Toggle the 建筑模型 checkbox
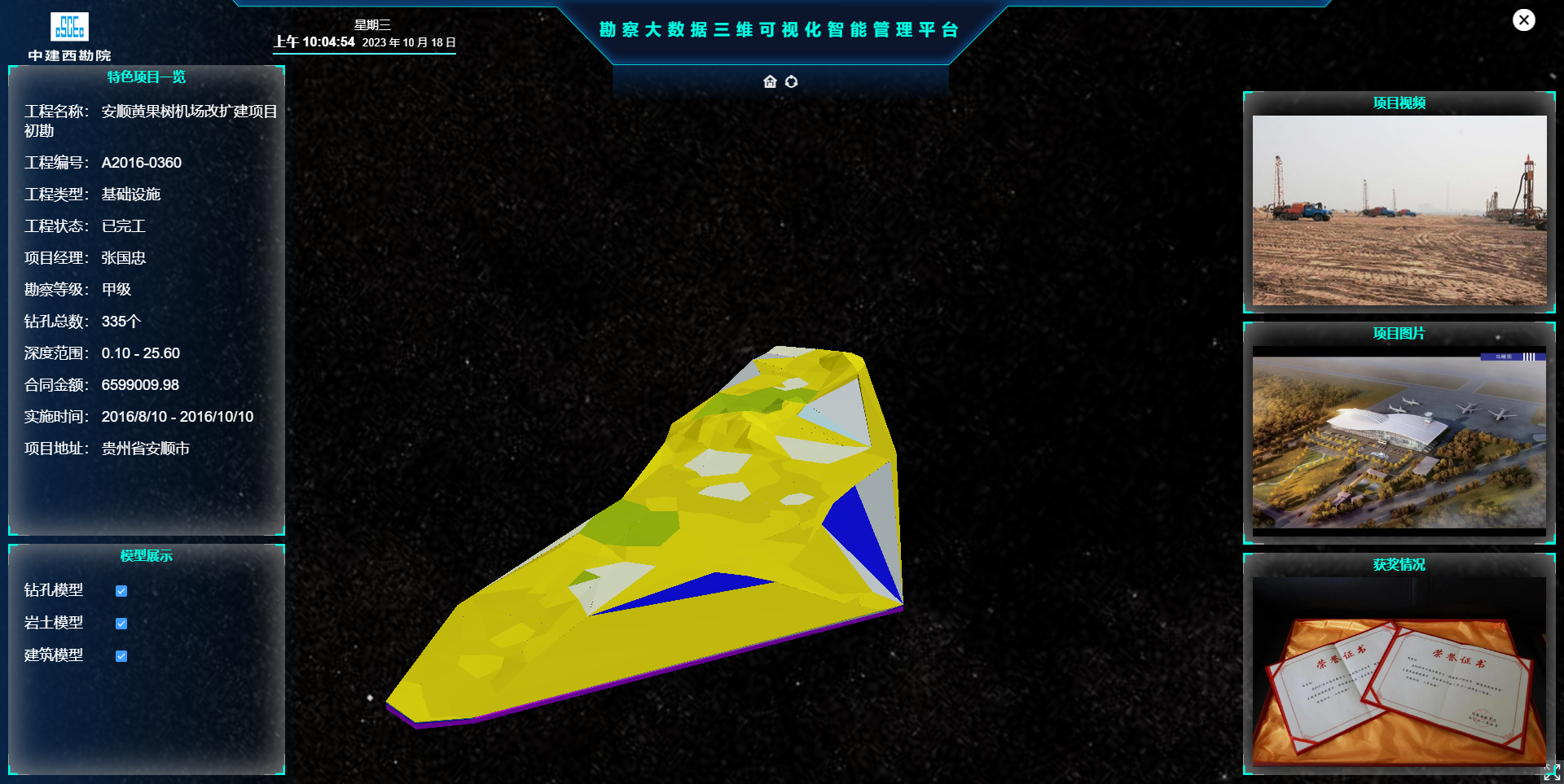This screenshot has width=1564, height=784. [121, 656]
